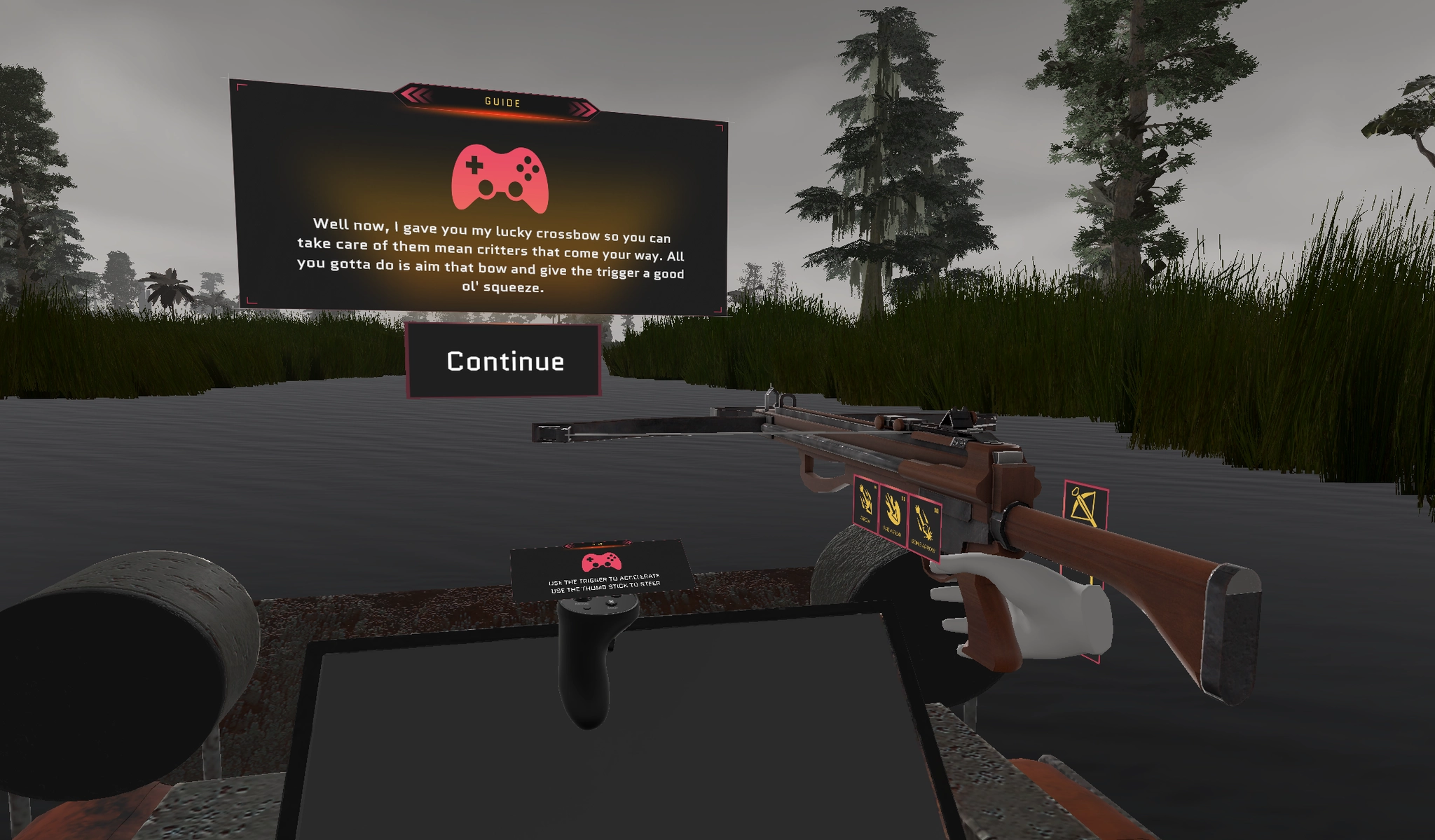Toggle the Fire Arrow ammo slot on

click(x=894, y=511)
